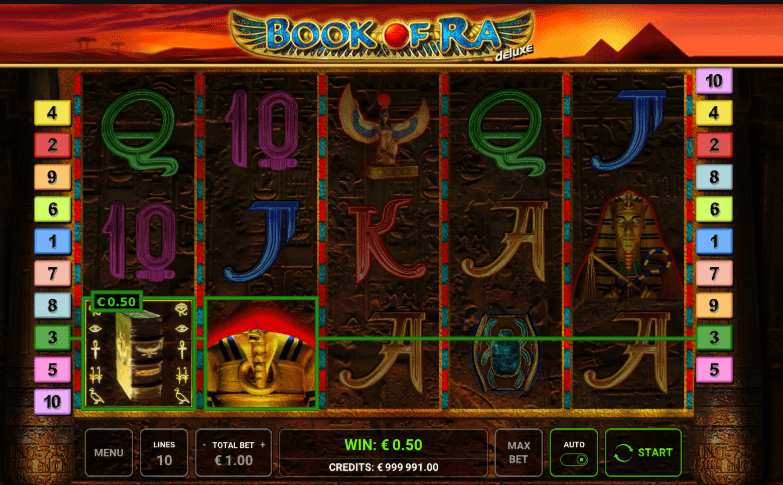Spin the reels with START
Screen dimensions: 783x485
(x=643, y=452)
